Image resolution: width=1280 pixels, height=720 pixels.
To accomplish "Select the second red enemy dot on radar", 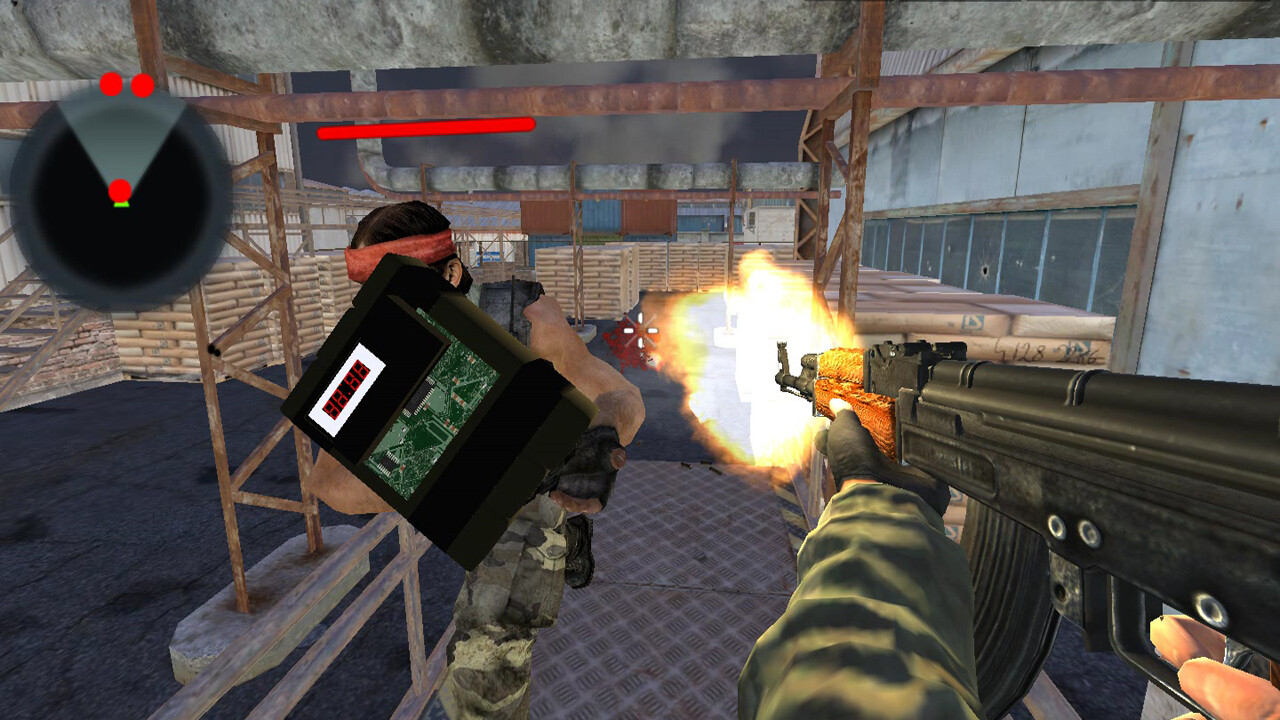I will 143,87.
